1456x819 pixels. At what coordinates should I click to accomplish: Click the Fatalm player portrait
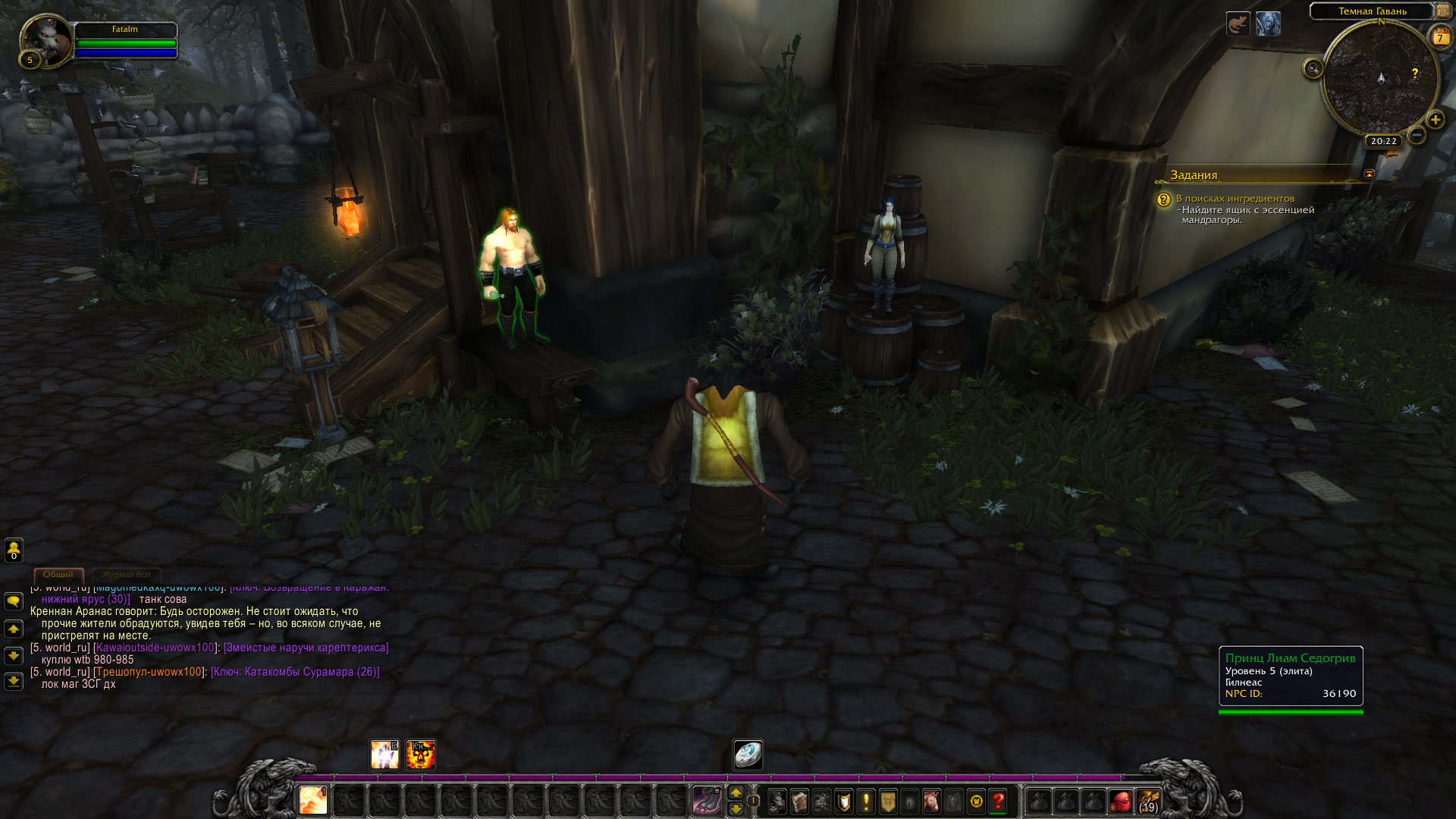click(47, 39)
